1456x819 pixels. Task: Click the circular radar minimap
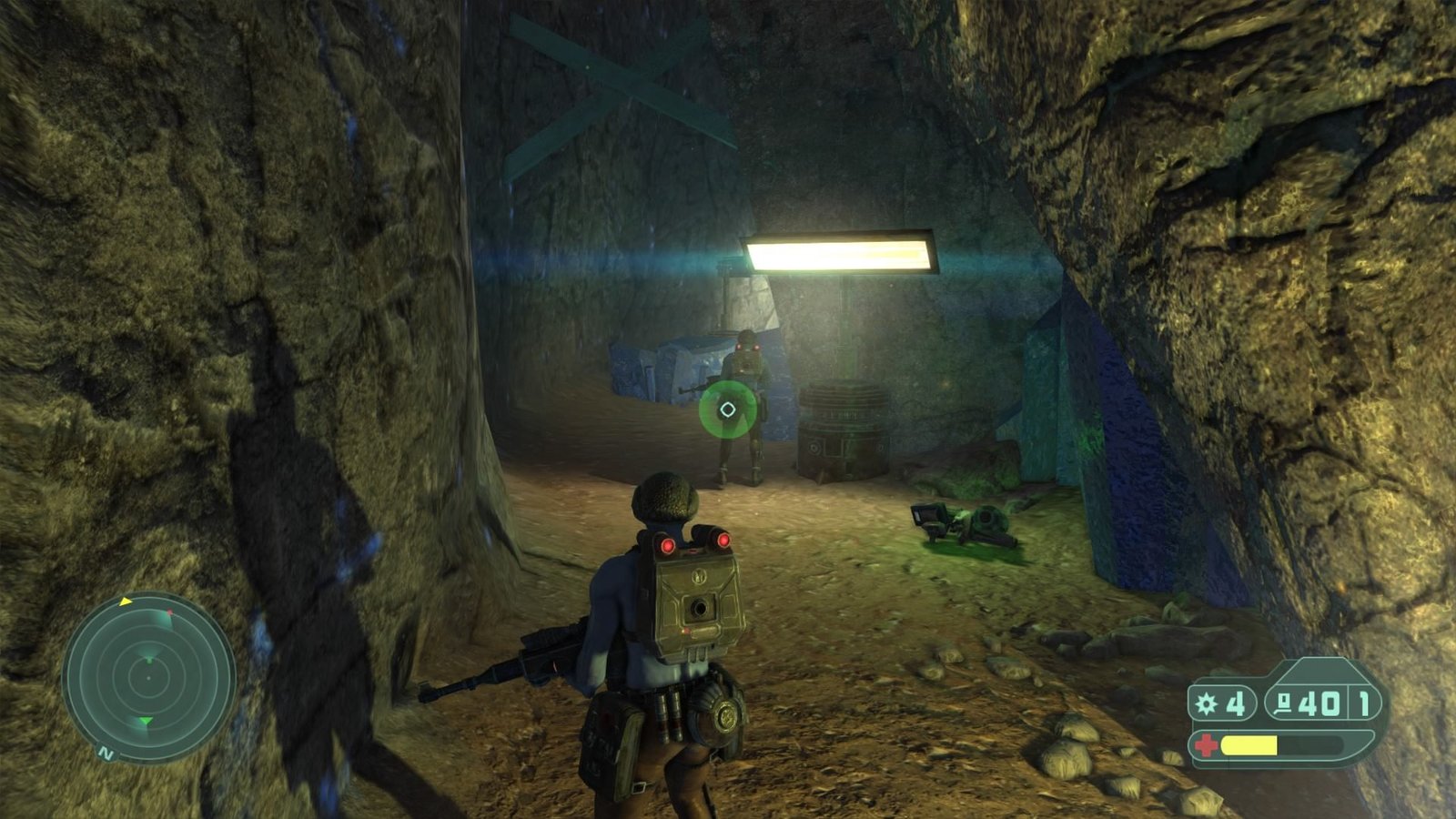(147, 678)
